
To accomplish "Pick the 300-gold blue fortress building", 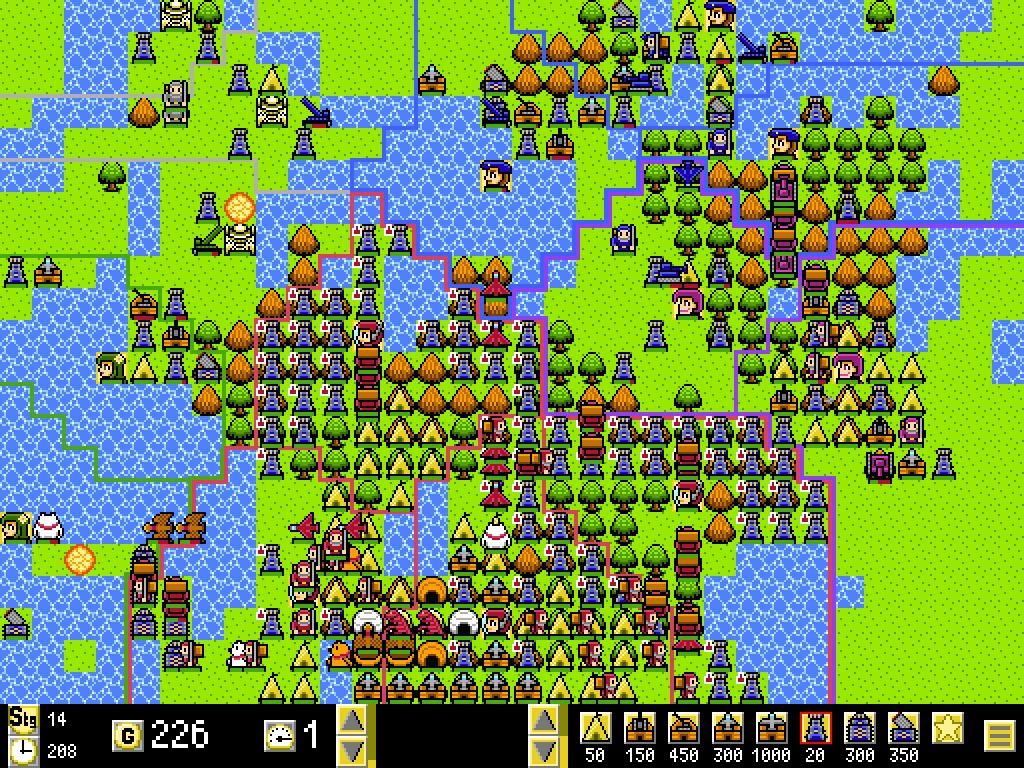I will point(860,728).
